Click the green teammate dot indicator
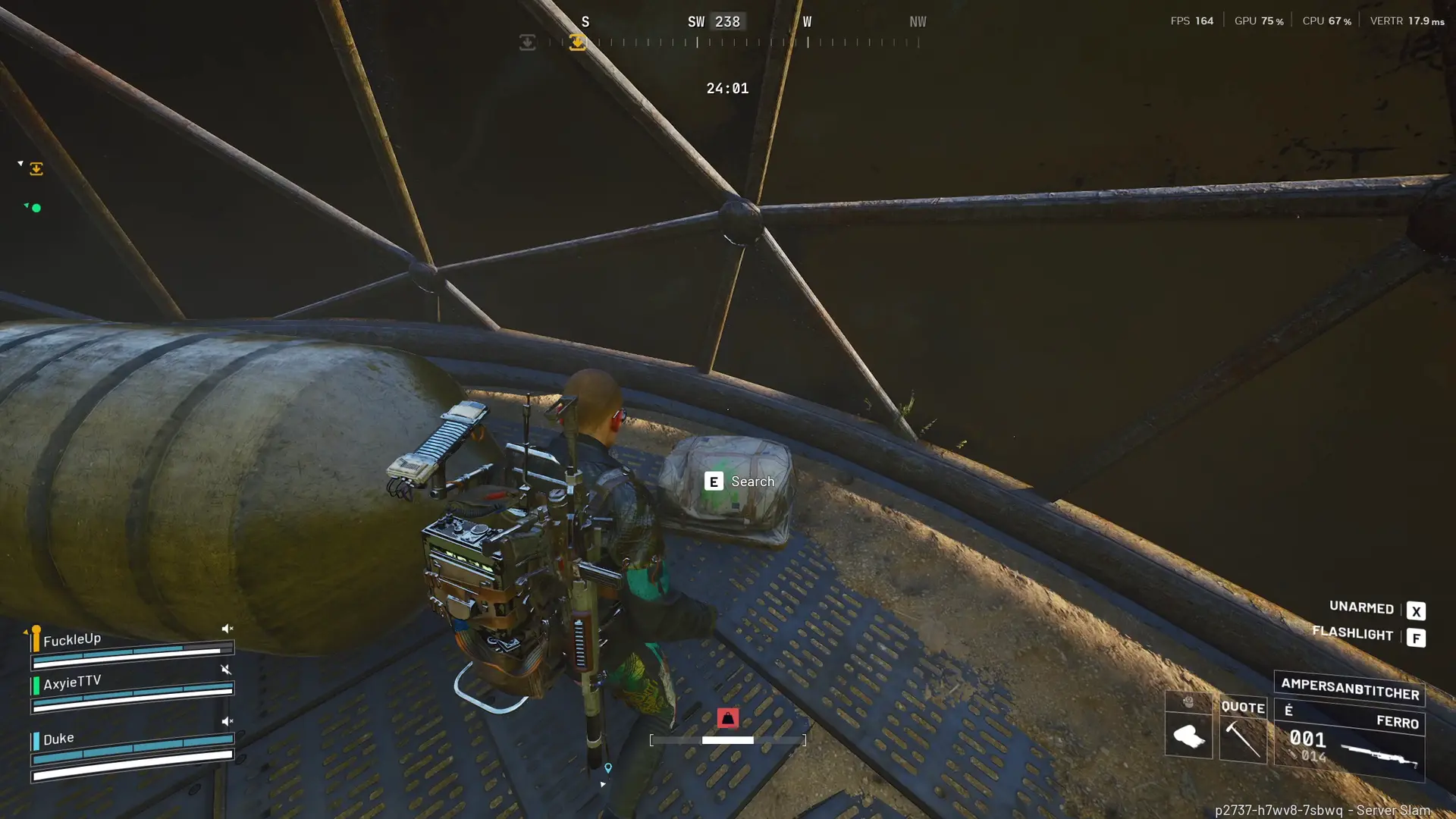The width and height of the screenshot is (1456, 819). (x=36, y=208)
